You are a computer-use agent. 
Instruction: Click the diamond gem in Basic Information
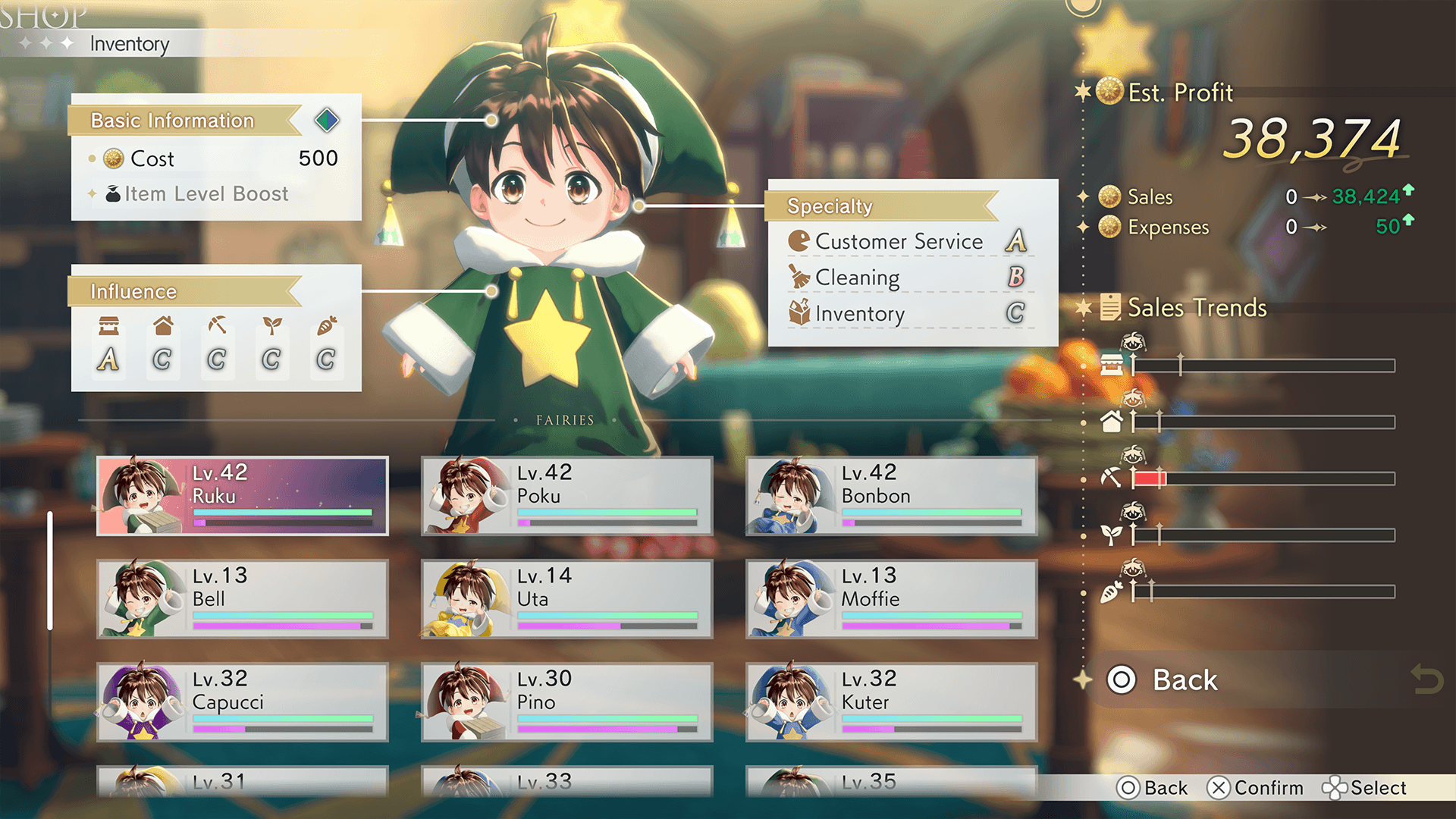[327, 120]
